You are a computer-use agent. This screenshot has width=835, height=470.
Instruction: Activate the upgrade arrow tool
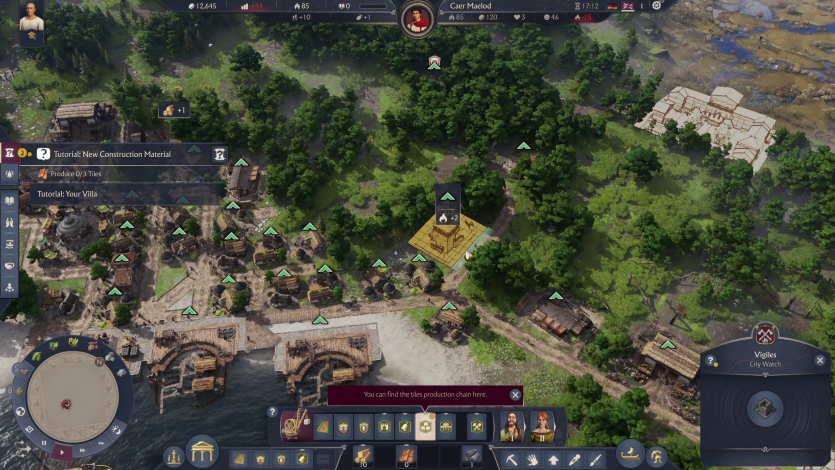point(553,460)
